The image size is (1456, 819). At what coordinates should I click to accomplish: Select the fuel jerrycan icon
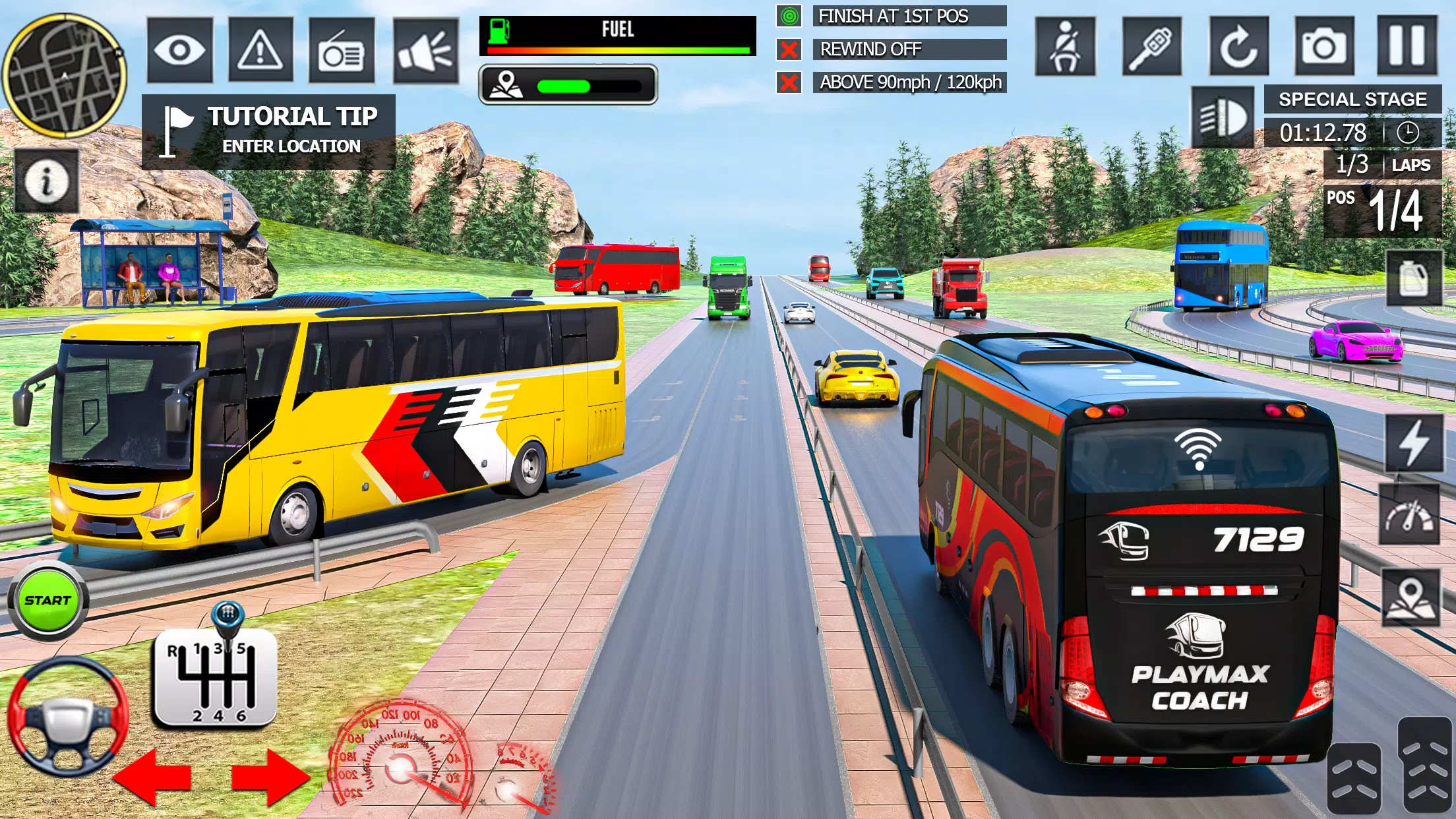click(x=1414, y=278)
